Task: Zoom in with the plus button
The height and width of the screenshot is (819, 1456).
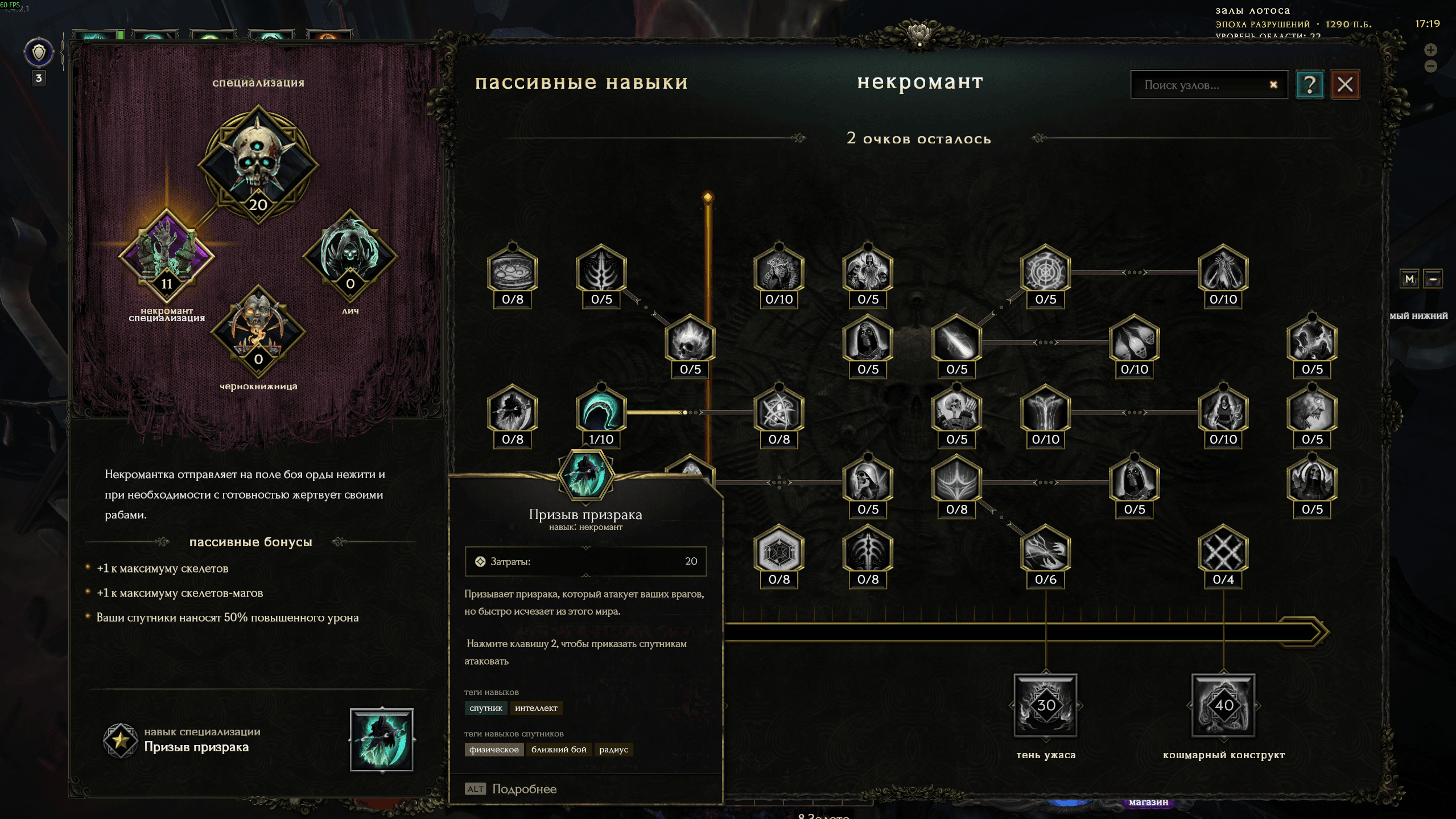Action: tap(1430, 50)
